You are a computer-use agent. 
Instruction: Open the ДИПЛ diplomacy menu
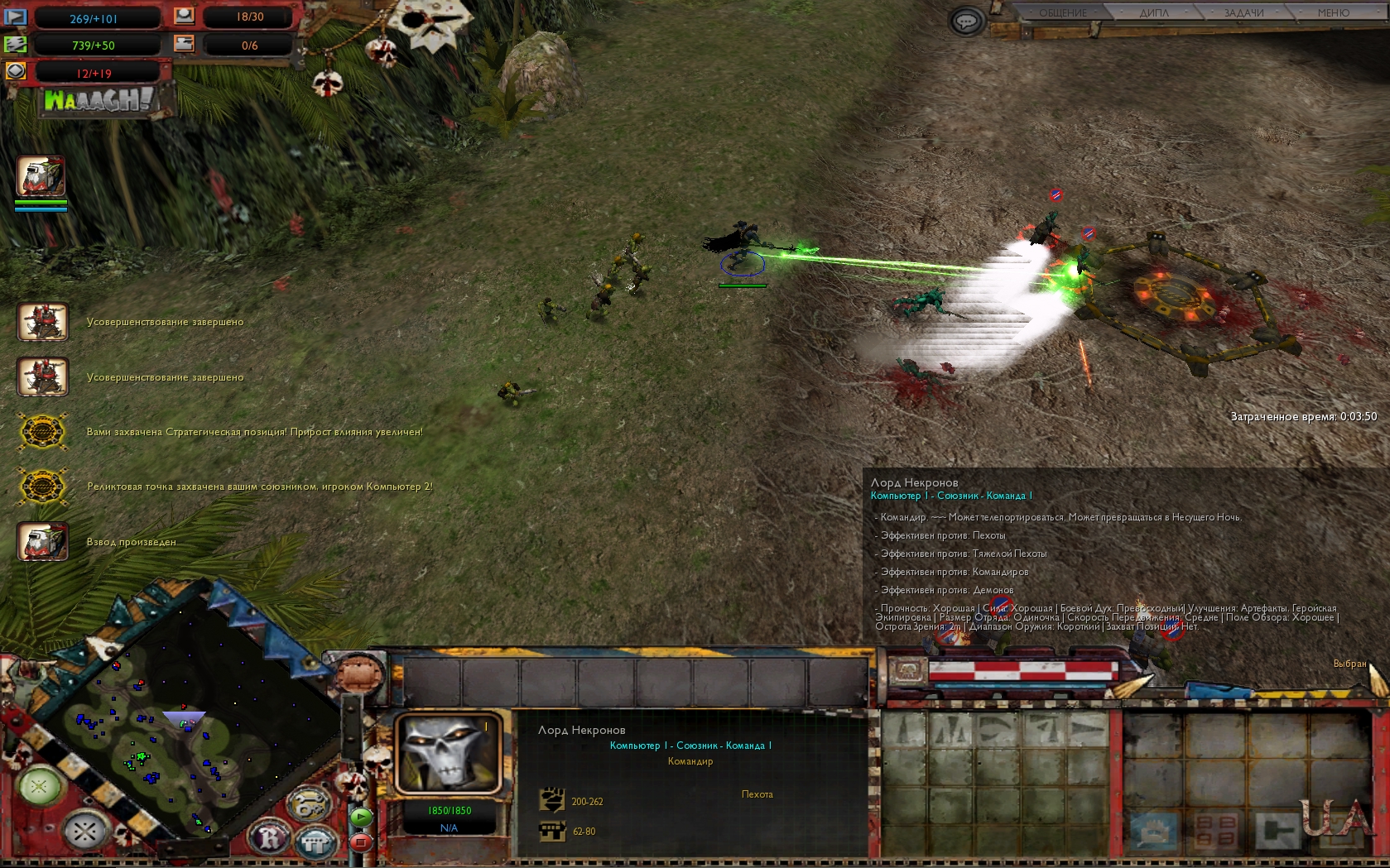click(1153, 12)
